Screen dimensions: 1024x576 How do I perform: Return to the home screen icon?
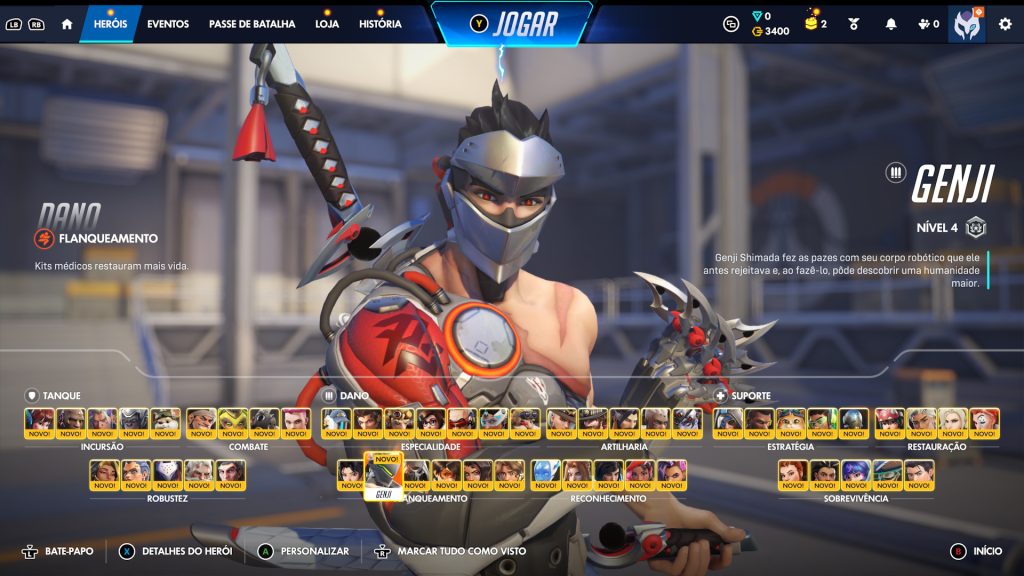coord(67,24)
